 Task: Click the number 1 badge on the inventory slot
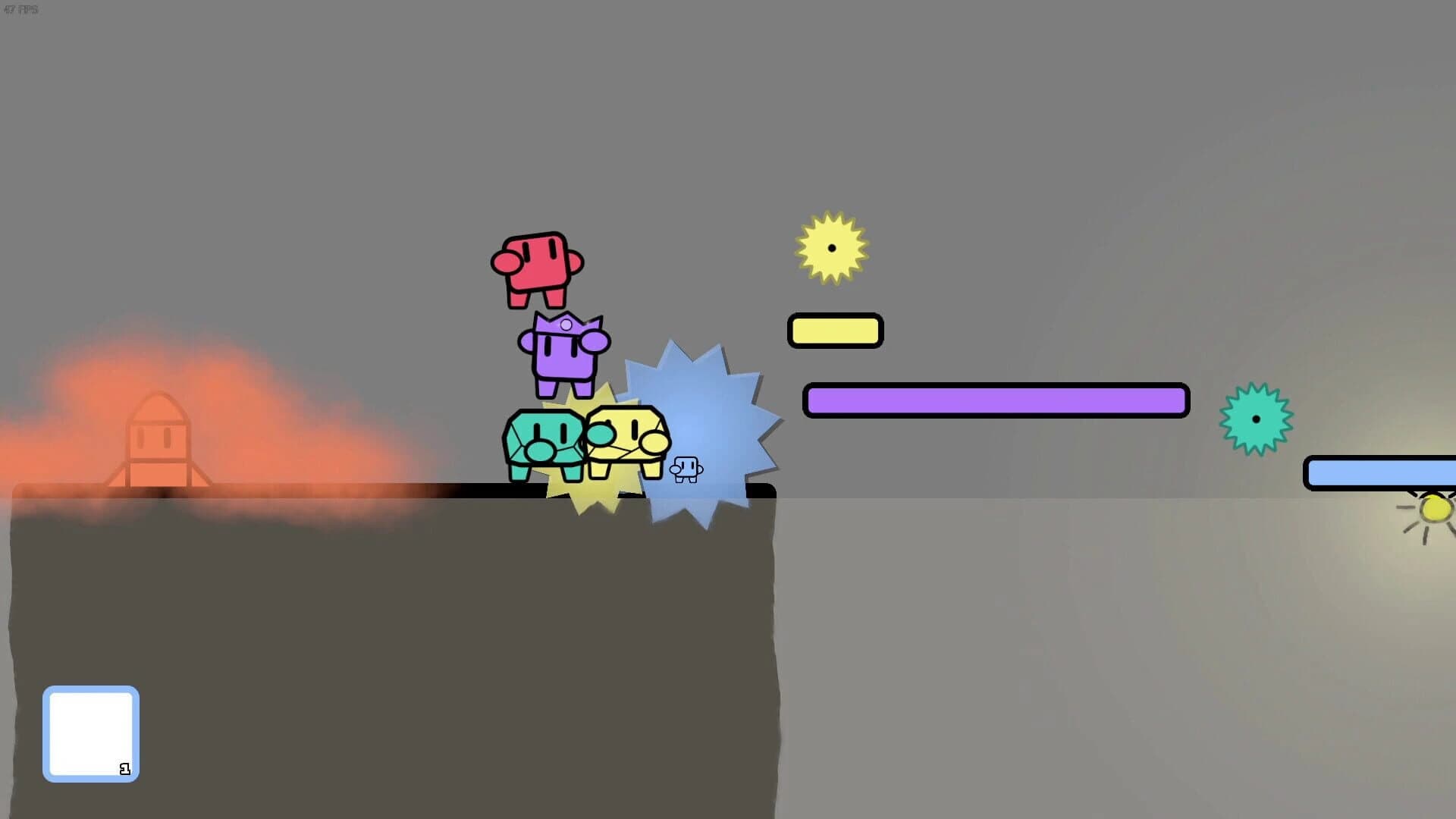(125, 768)
